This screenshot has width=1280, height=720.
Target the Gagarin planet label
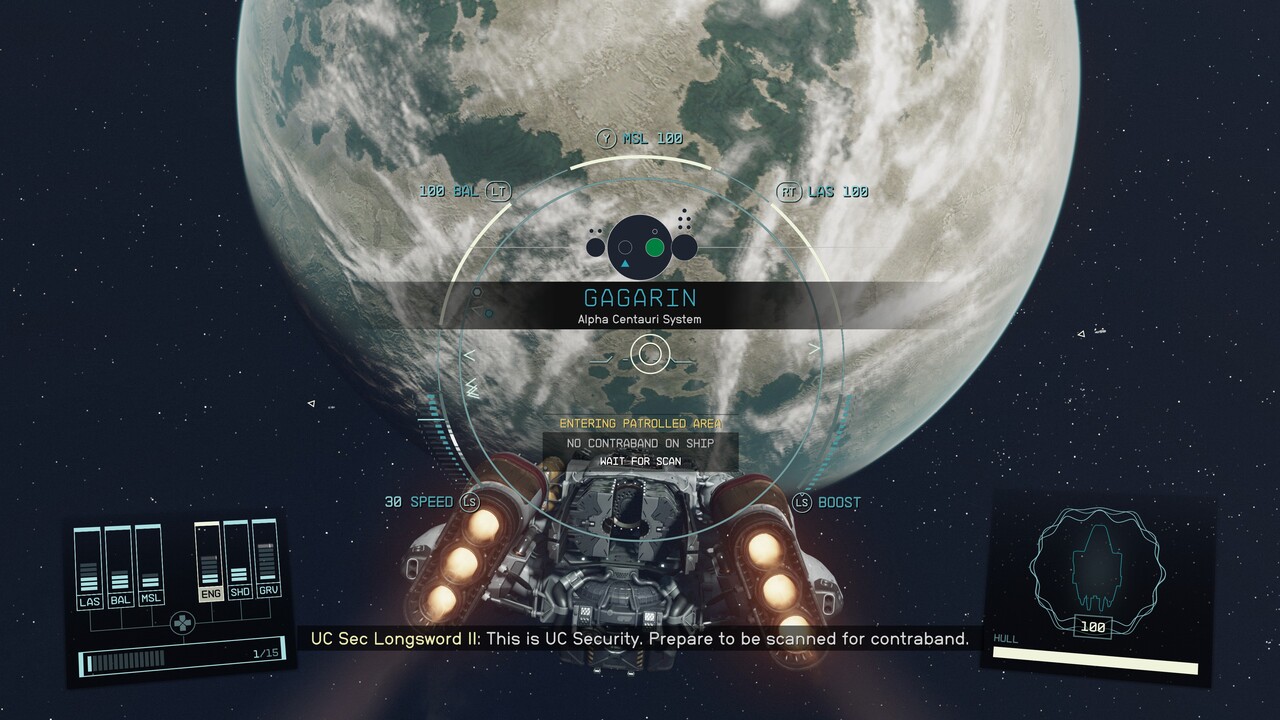(640, 299)
